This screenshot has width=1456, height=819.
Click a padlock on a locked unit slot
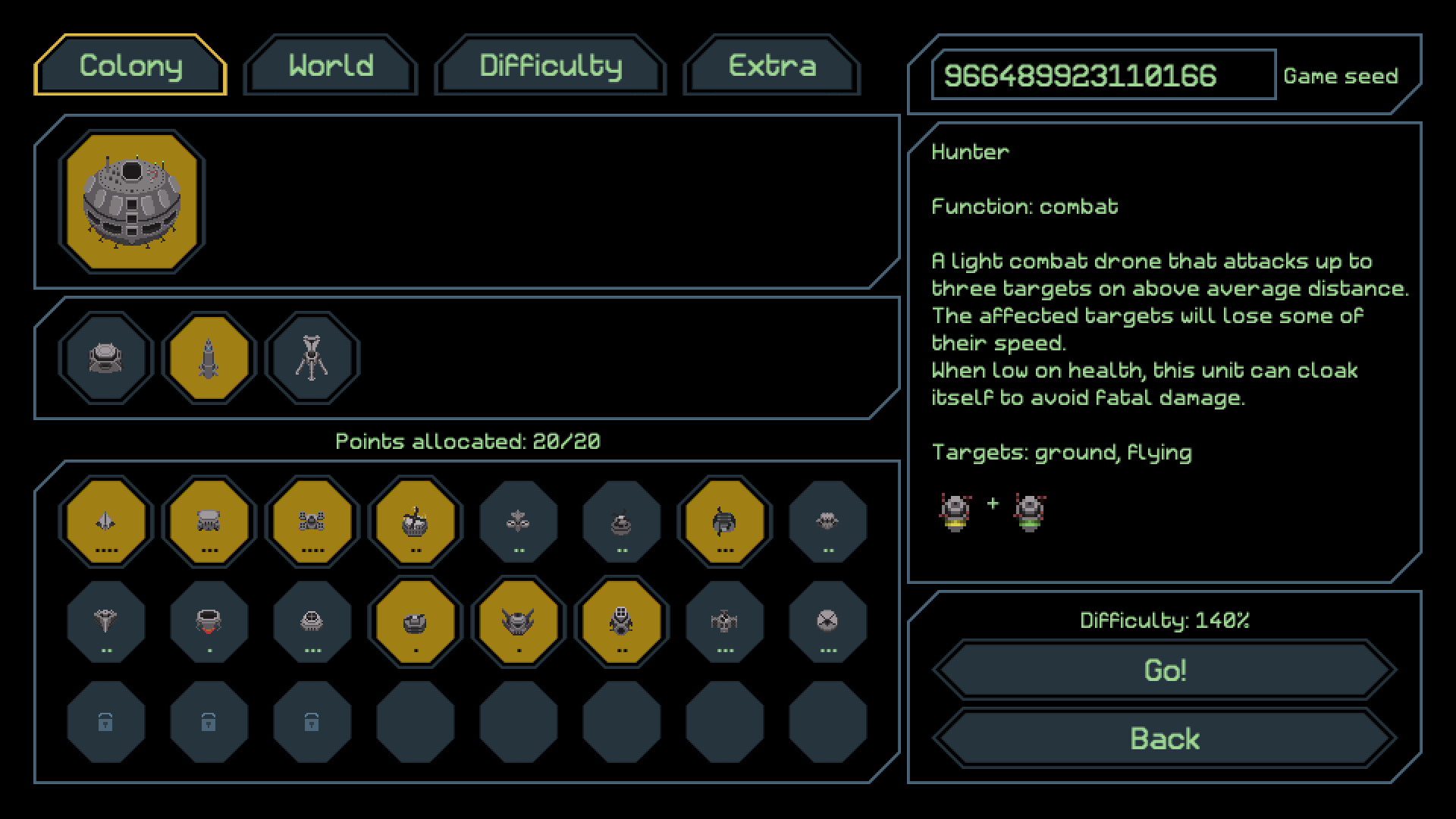tap(105, 723)
